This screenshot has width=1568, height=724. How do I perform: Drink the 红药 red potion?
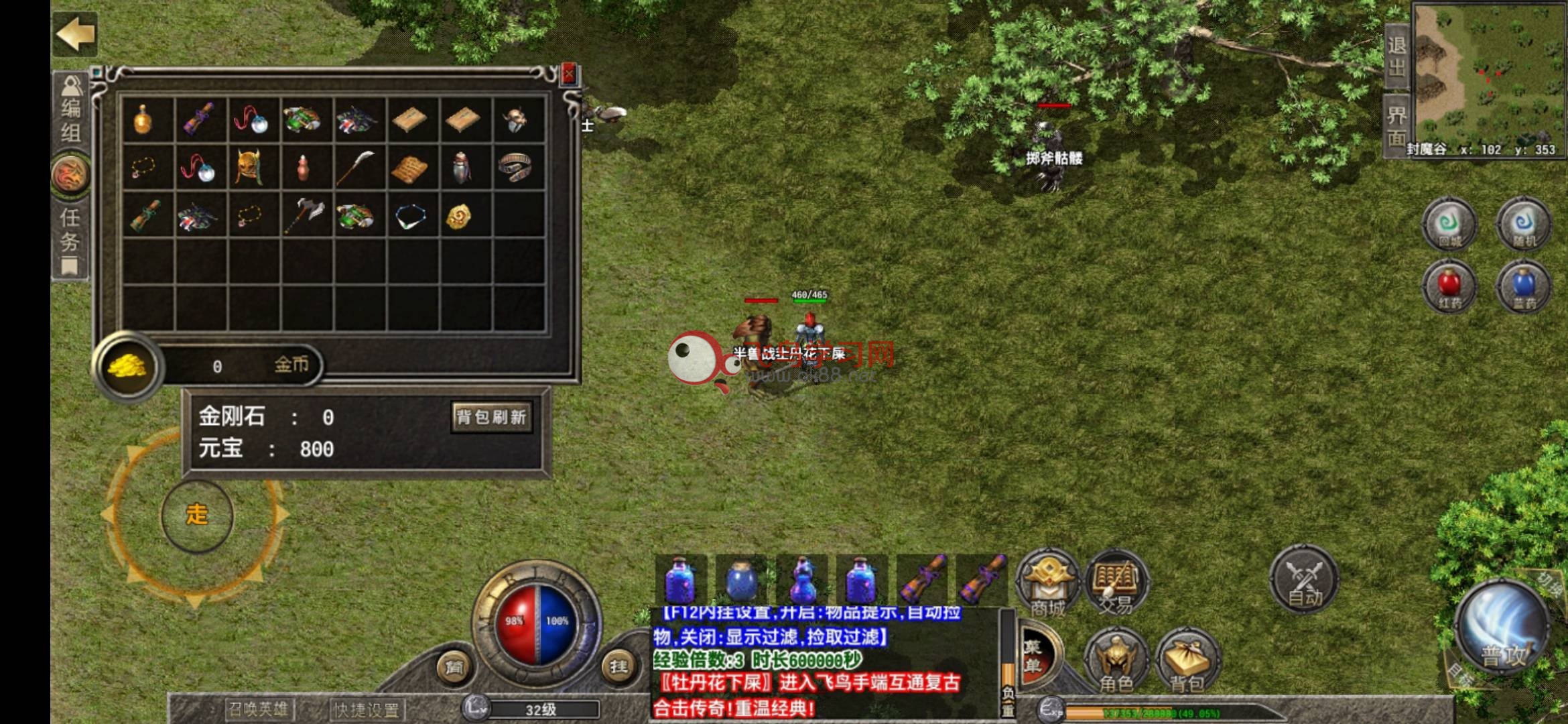(1449, 287)
